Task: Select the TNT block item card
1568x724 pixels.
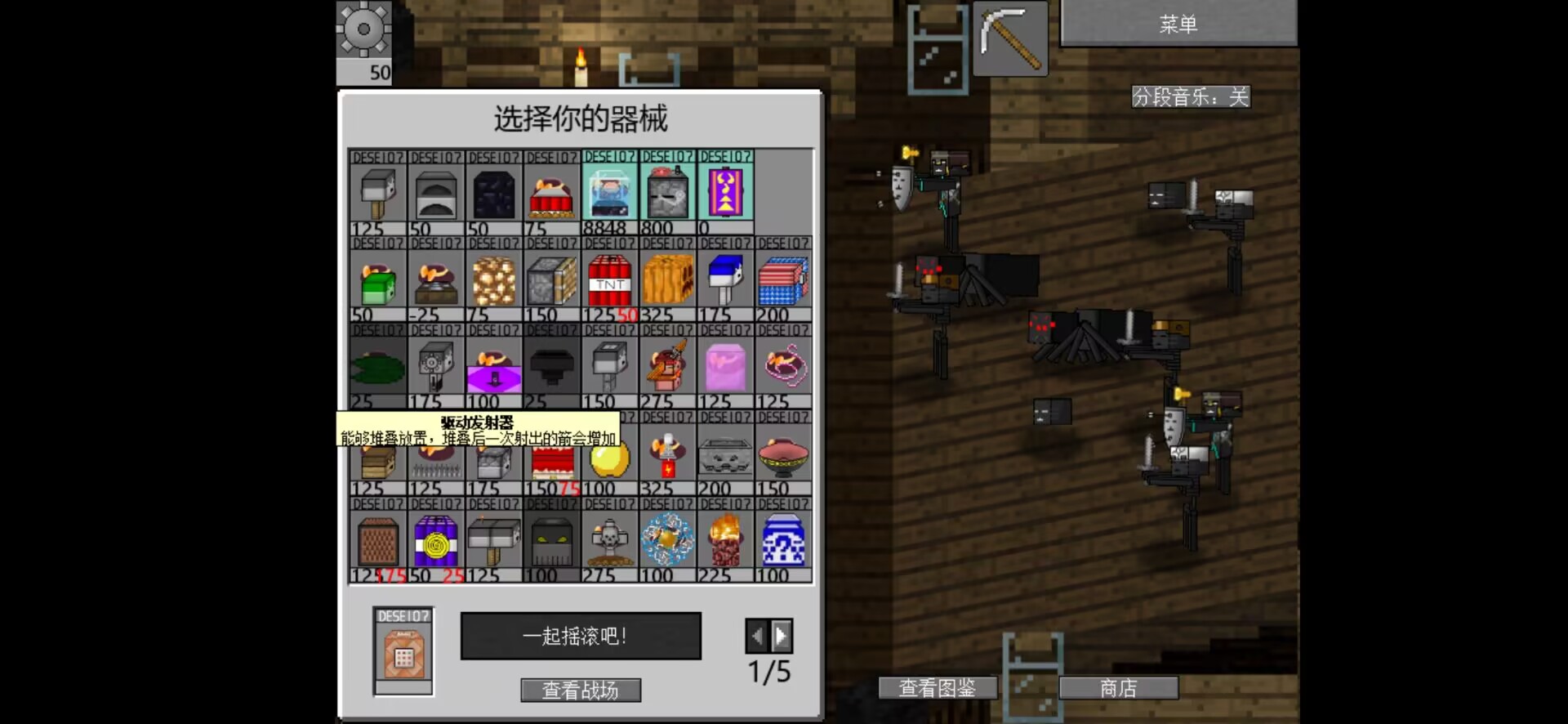Action: coord(609,278)
